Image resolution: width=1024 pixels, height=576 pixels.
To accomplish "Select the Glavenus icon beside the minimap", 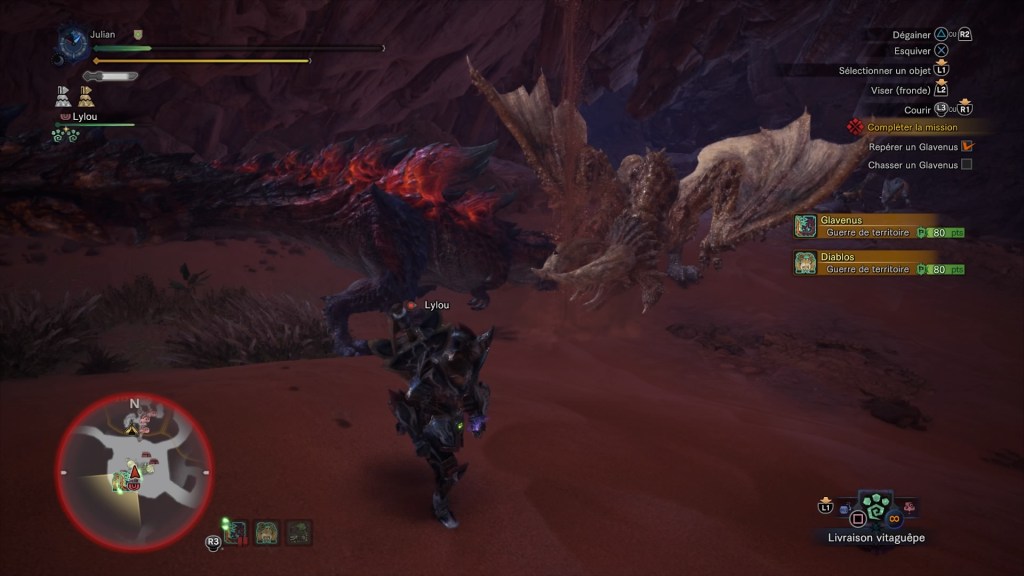I will 236,532.
